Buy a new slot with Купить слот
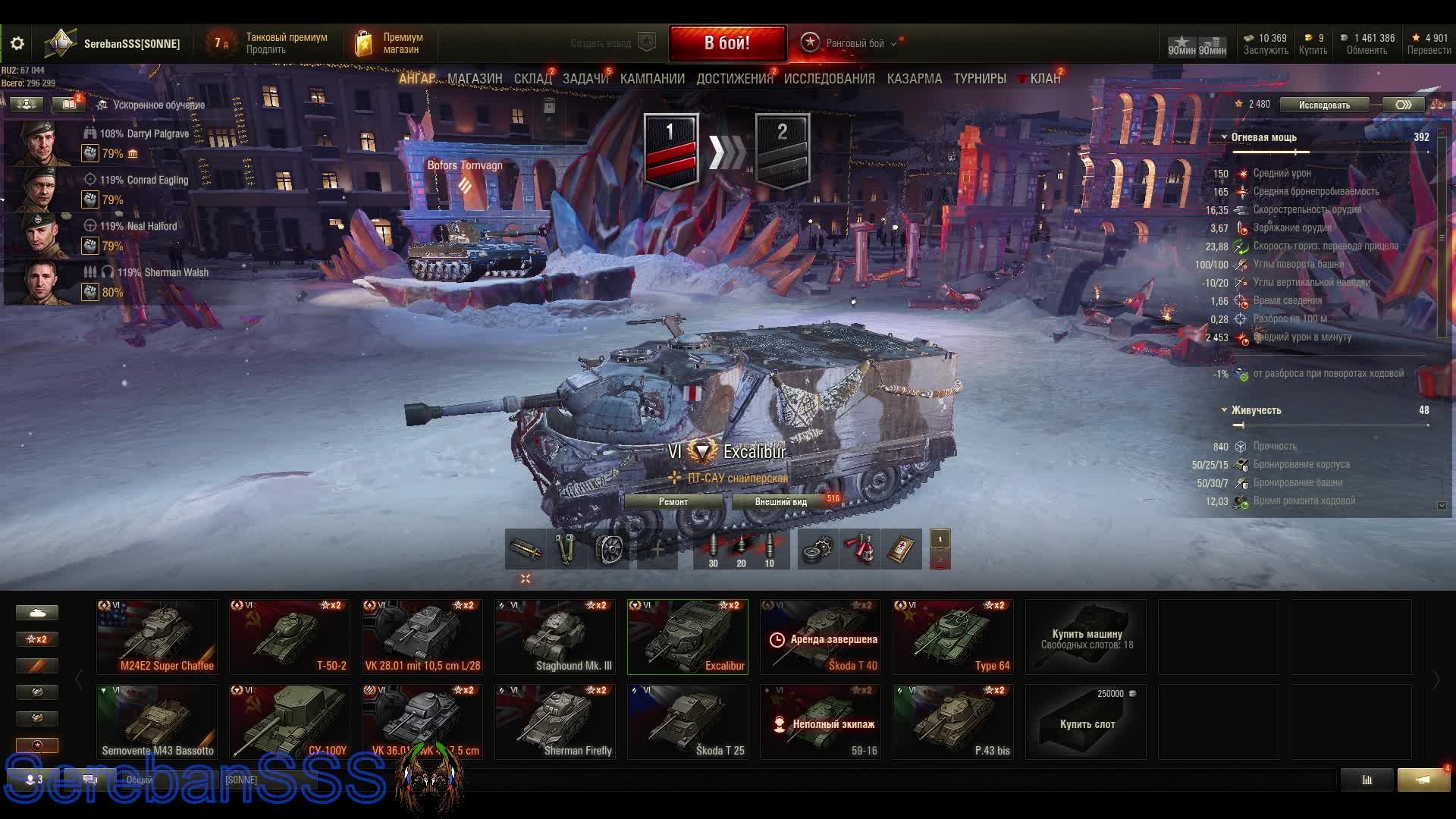 point(1086,722)
